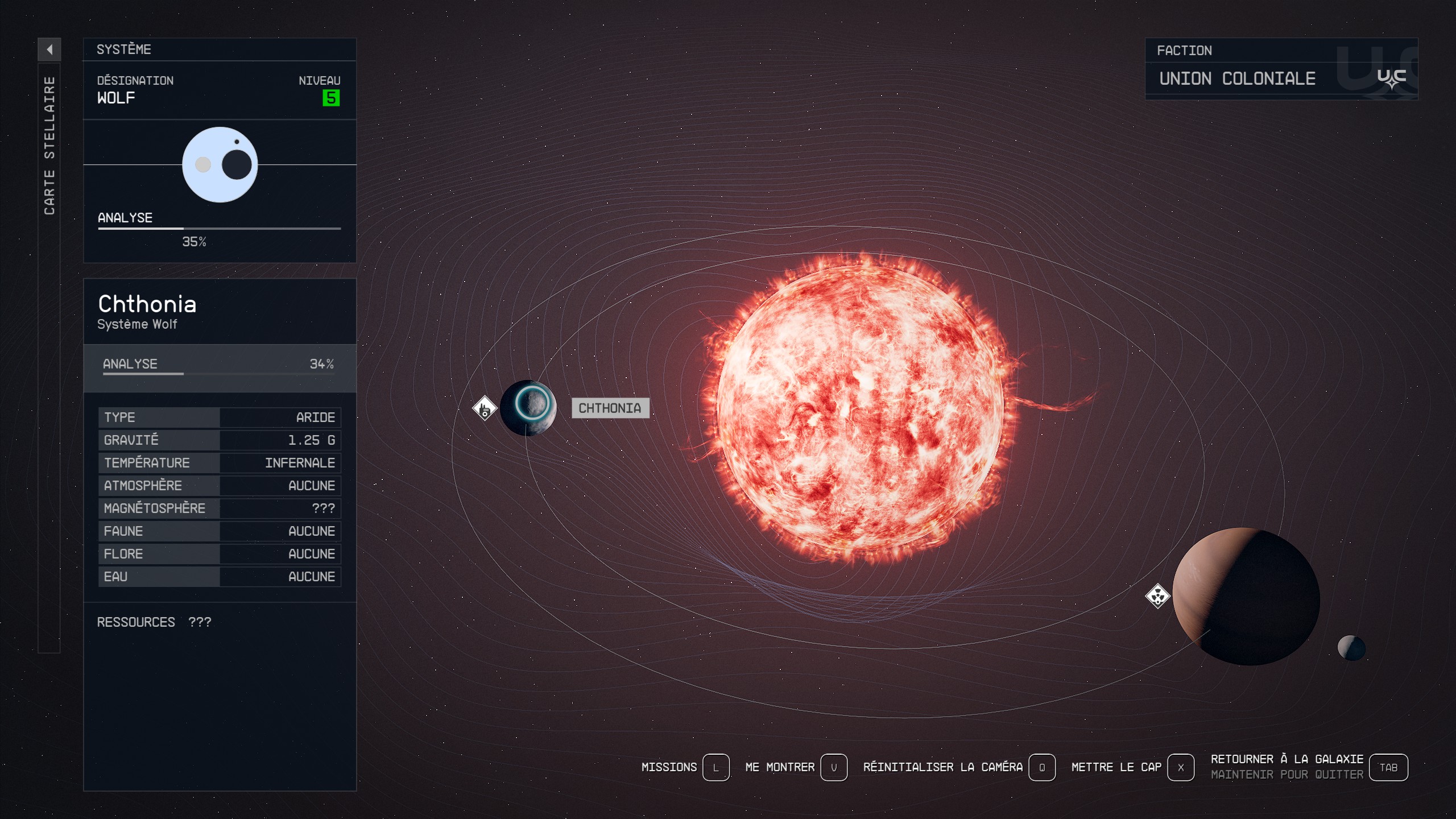Click the Wolf system star diagram thumbnail

[220, 165]
